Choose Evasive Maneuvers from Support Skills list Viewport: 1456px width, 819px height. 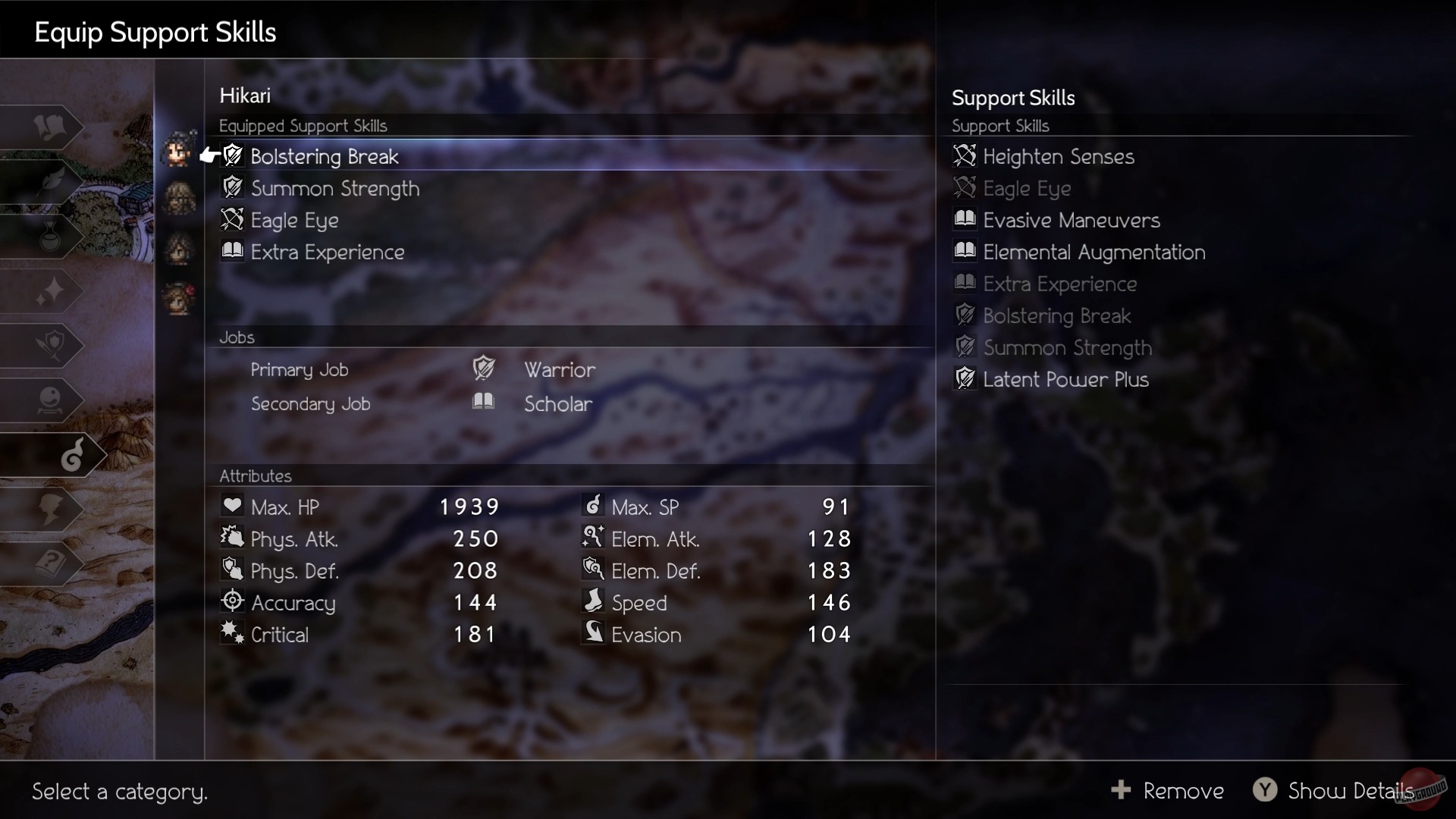(x=1071, y=220)
